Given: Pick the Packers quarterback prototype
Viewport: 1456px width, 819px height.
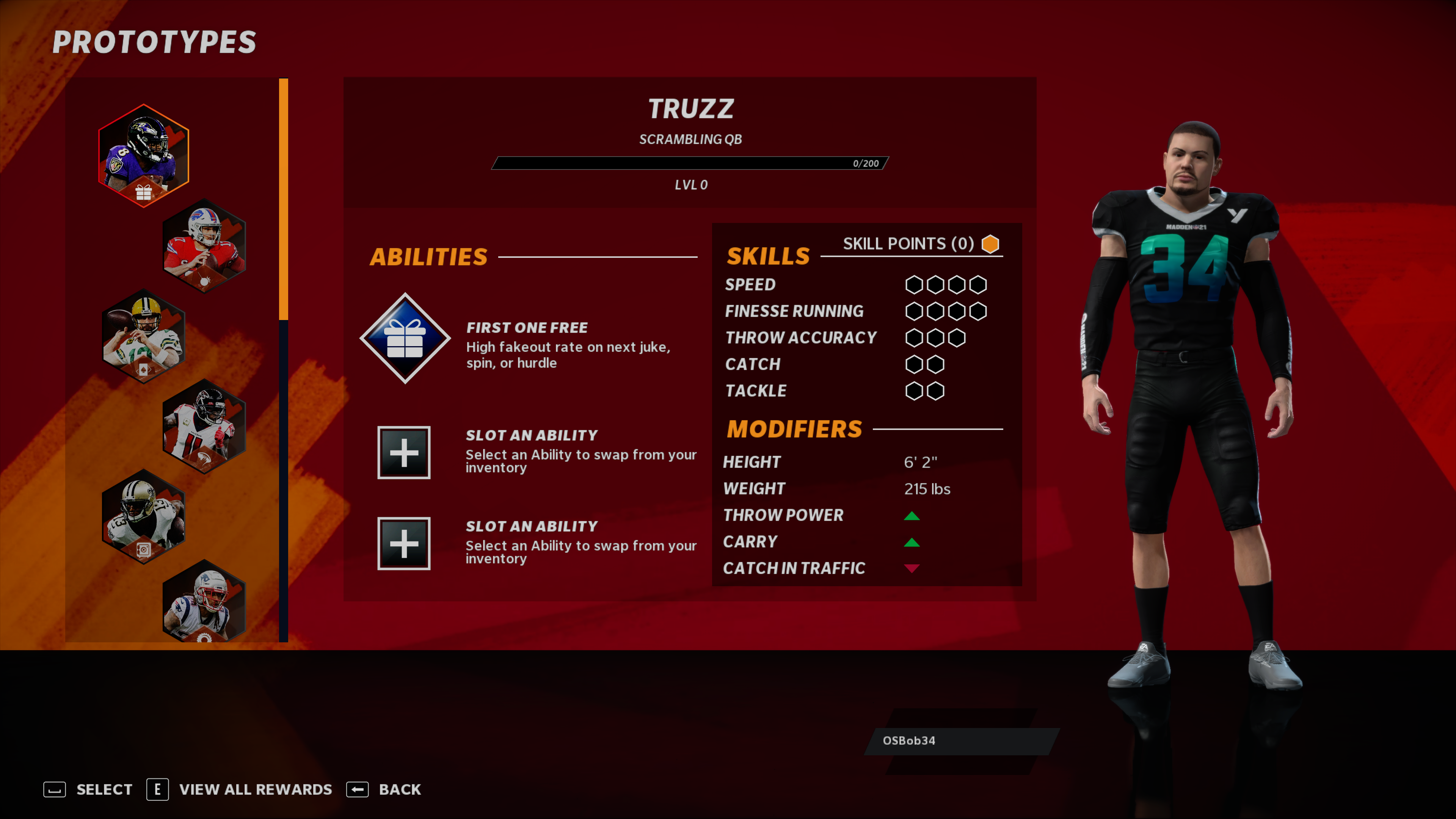Looking at the screenshot, I should pos(144,336).
